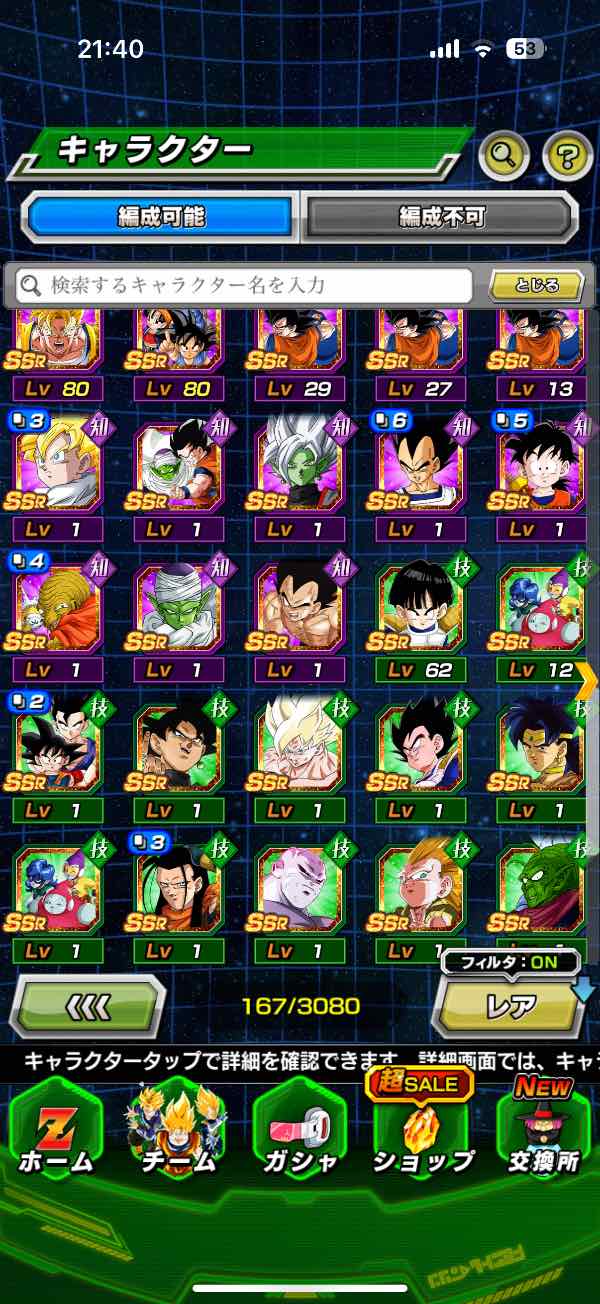600x1304 pixels.
Task: Go back with the green arrows button
Action: [x=87, y=1005]
